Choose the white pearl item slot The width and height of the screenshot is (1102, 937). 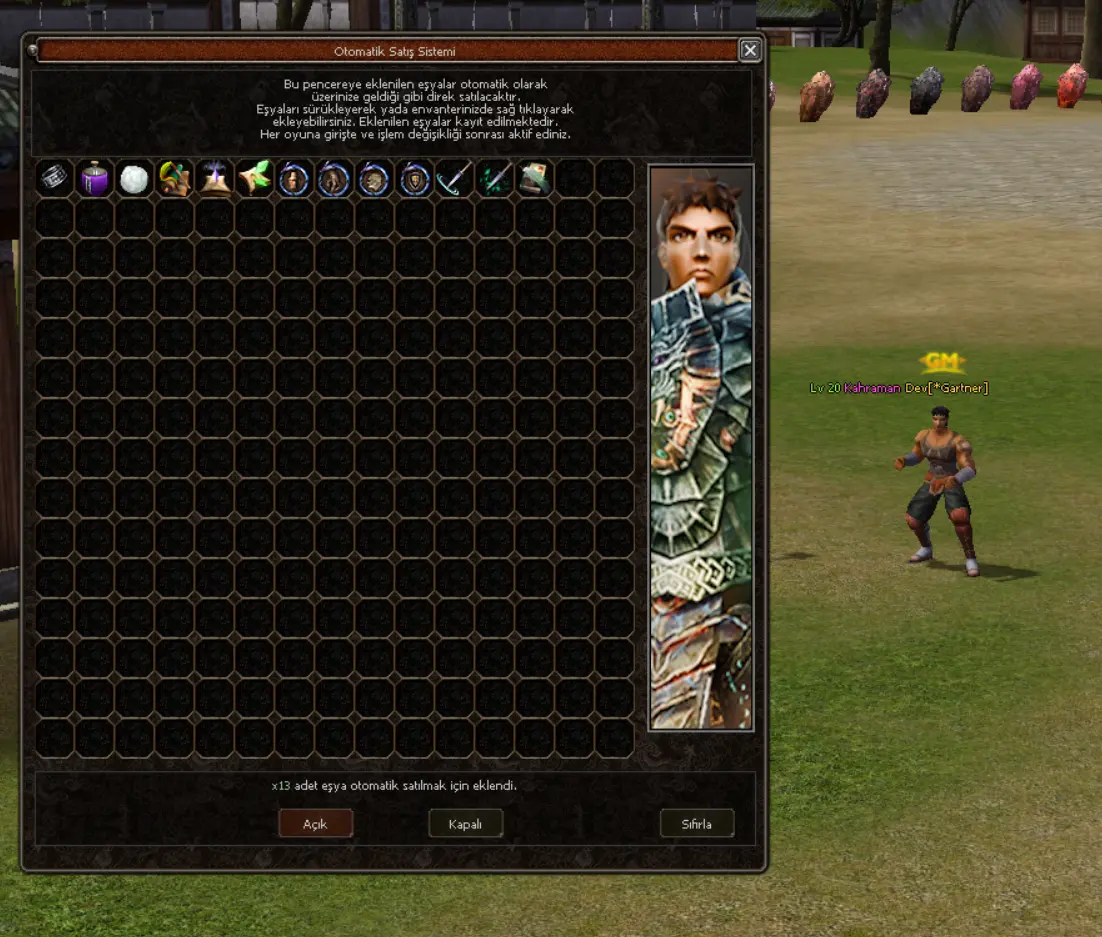pyautogui.click(x=135, y=179)
